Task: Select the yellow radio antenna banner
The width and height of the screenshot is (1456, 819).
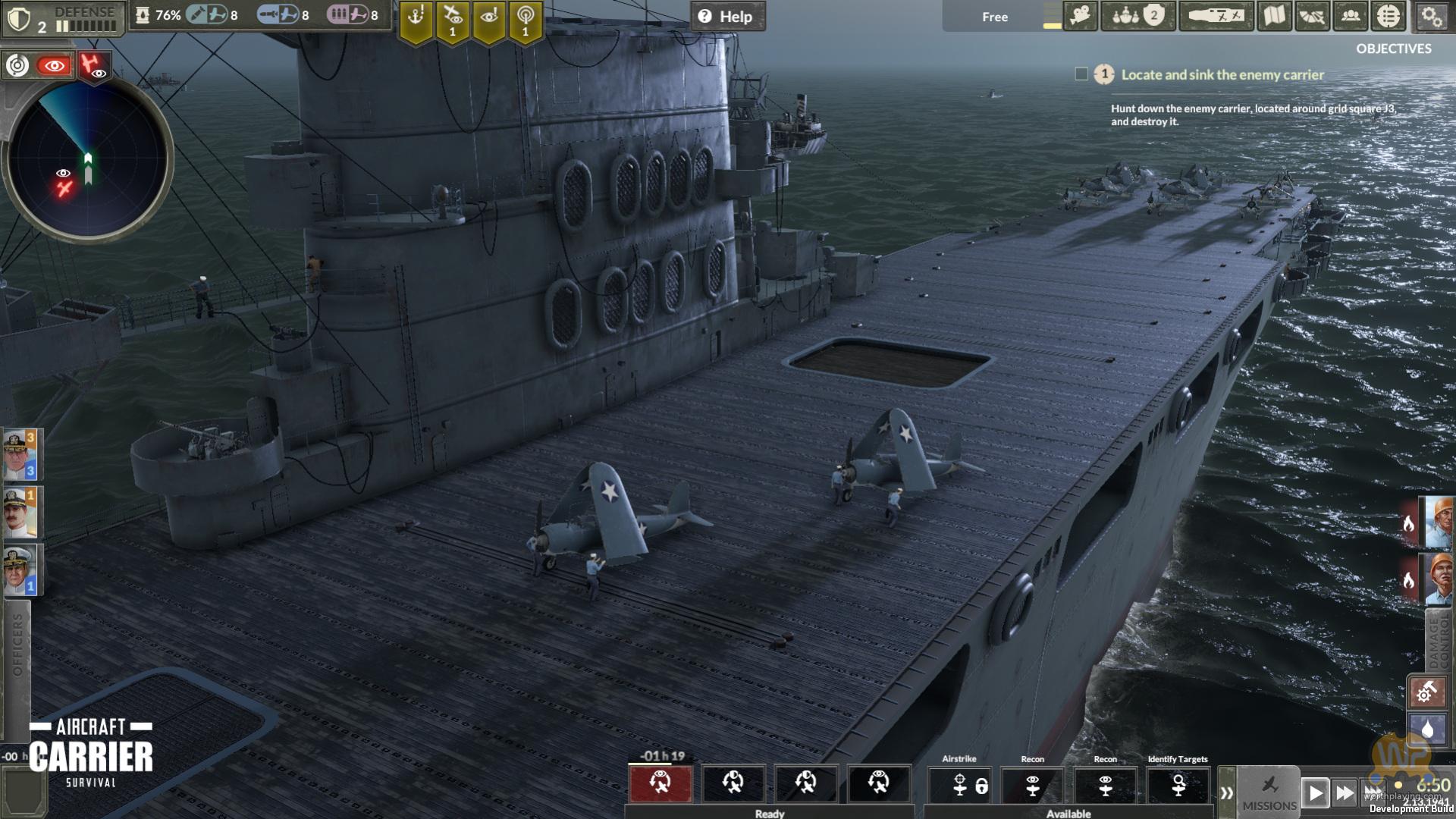Action: (x=525, y=21)
